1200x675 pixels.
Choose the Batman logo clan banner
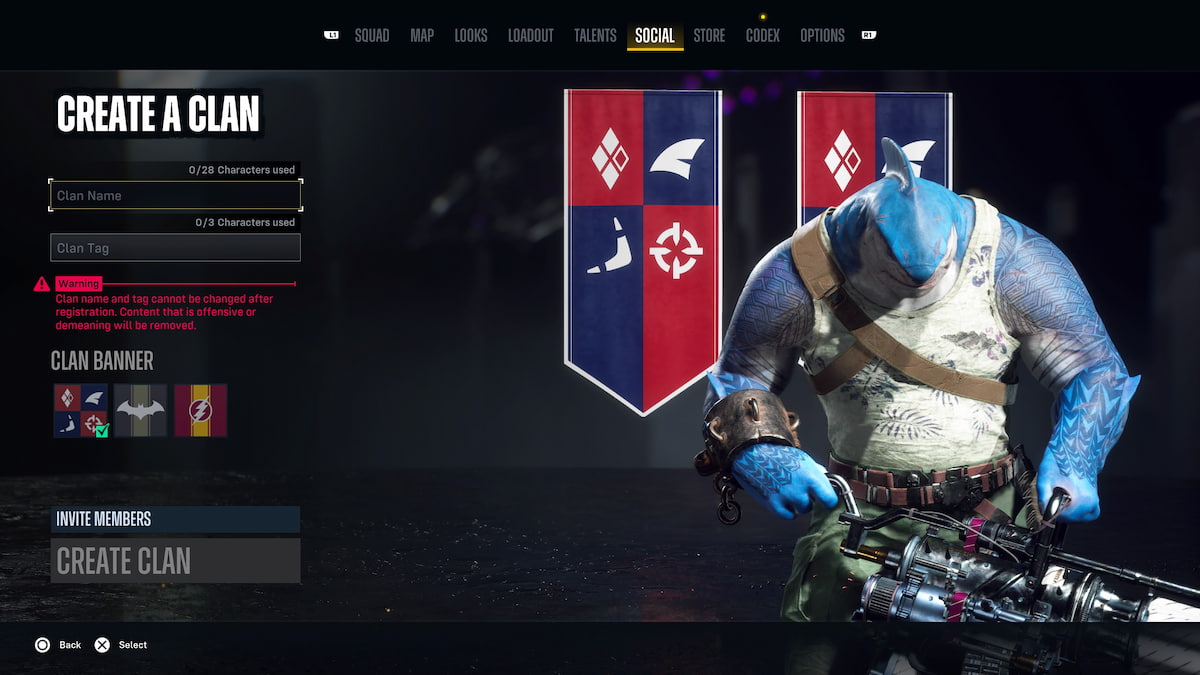click(x=140, y=410)
